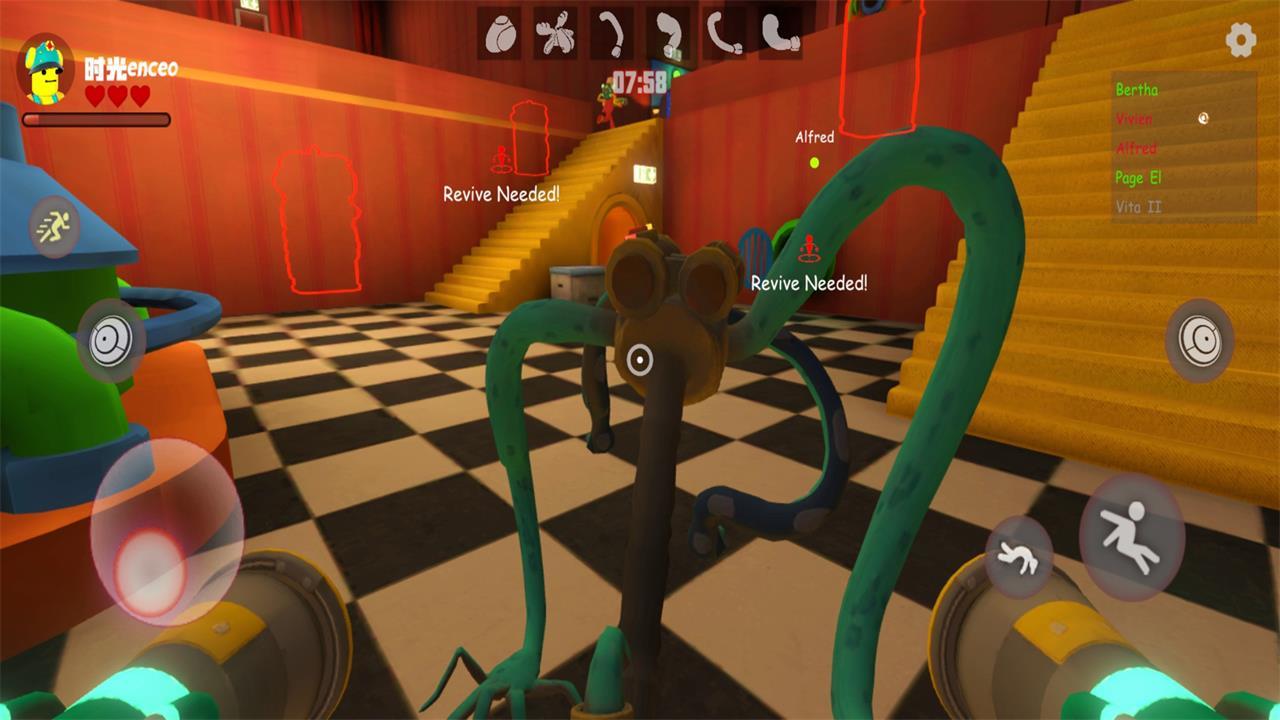The image size is (1280, 720).
Task: Select Vivien in the player list
Action: coord(1134,119)
